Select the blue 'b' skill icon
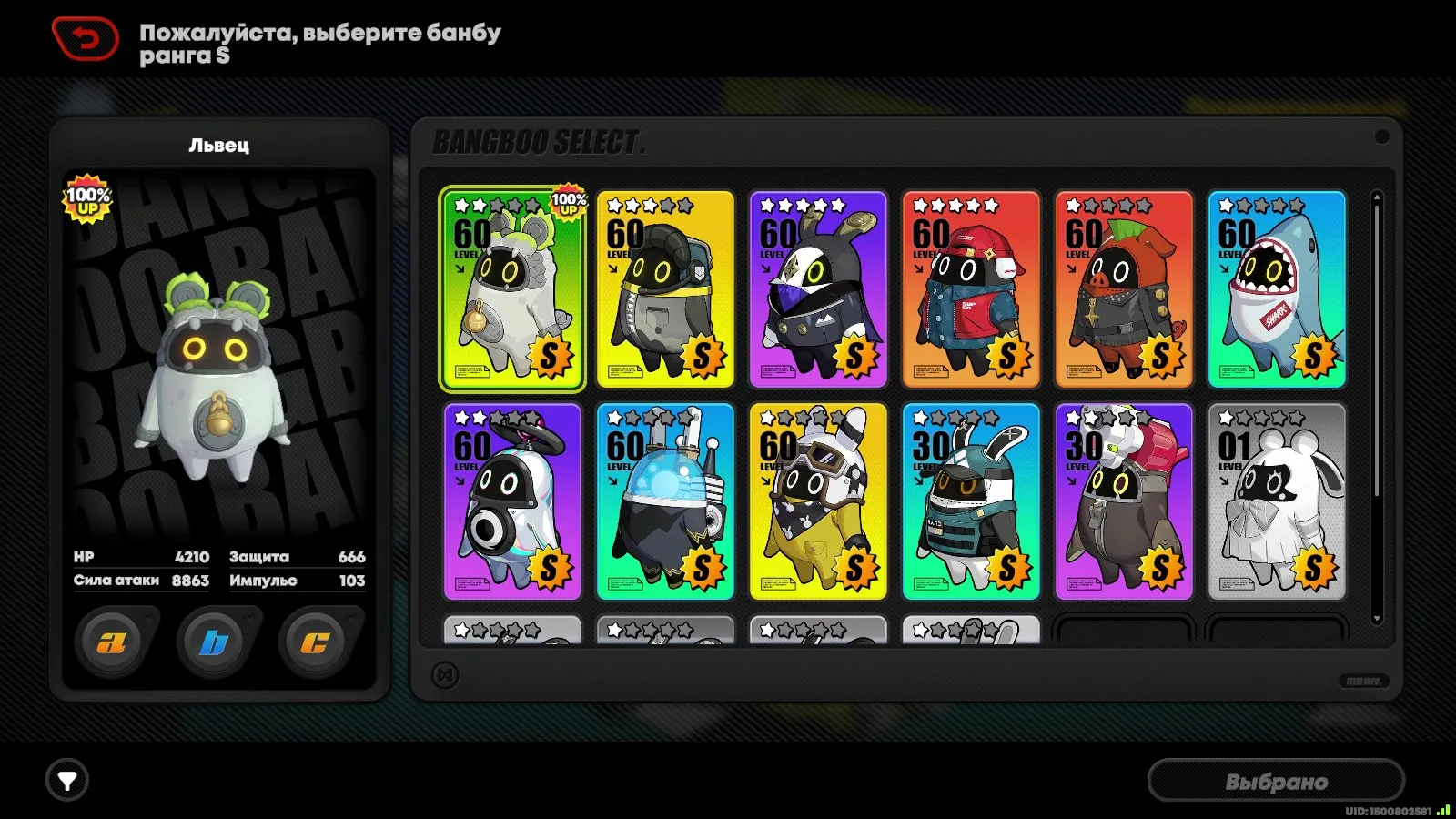The height and width of the screenshot is (819, 1456). [211, 640]
